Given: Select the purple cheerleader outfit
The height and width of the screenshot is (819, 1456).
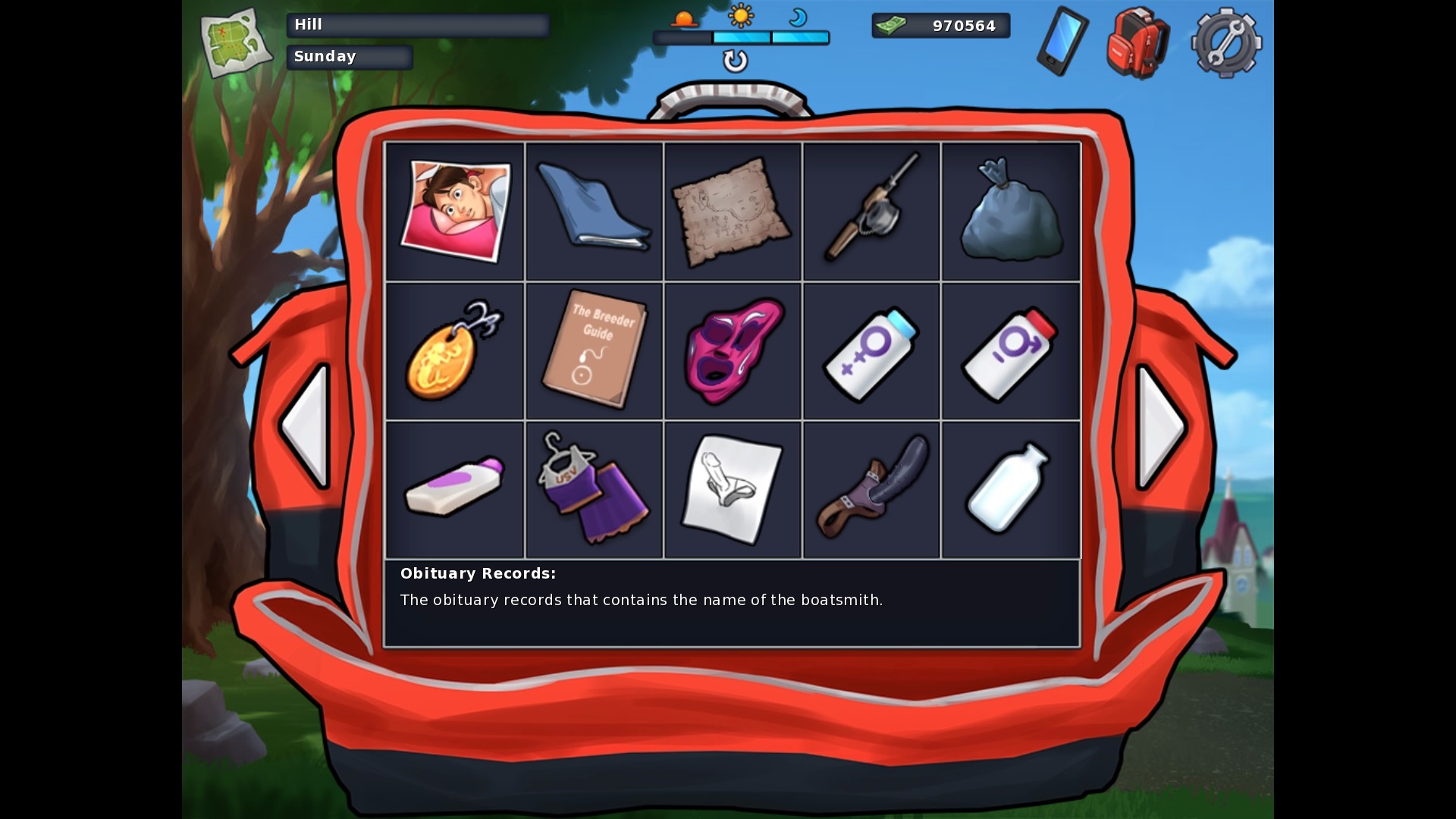Looking at the screenshot, I should pyautogui.click(x=594, y=490).
